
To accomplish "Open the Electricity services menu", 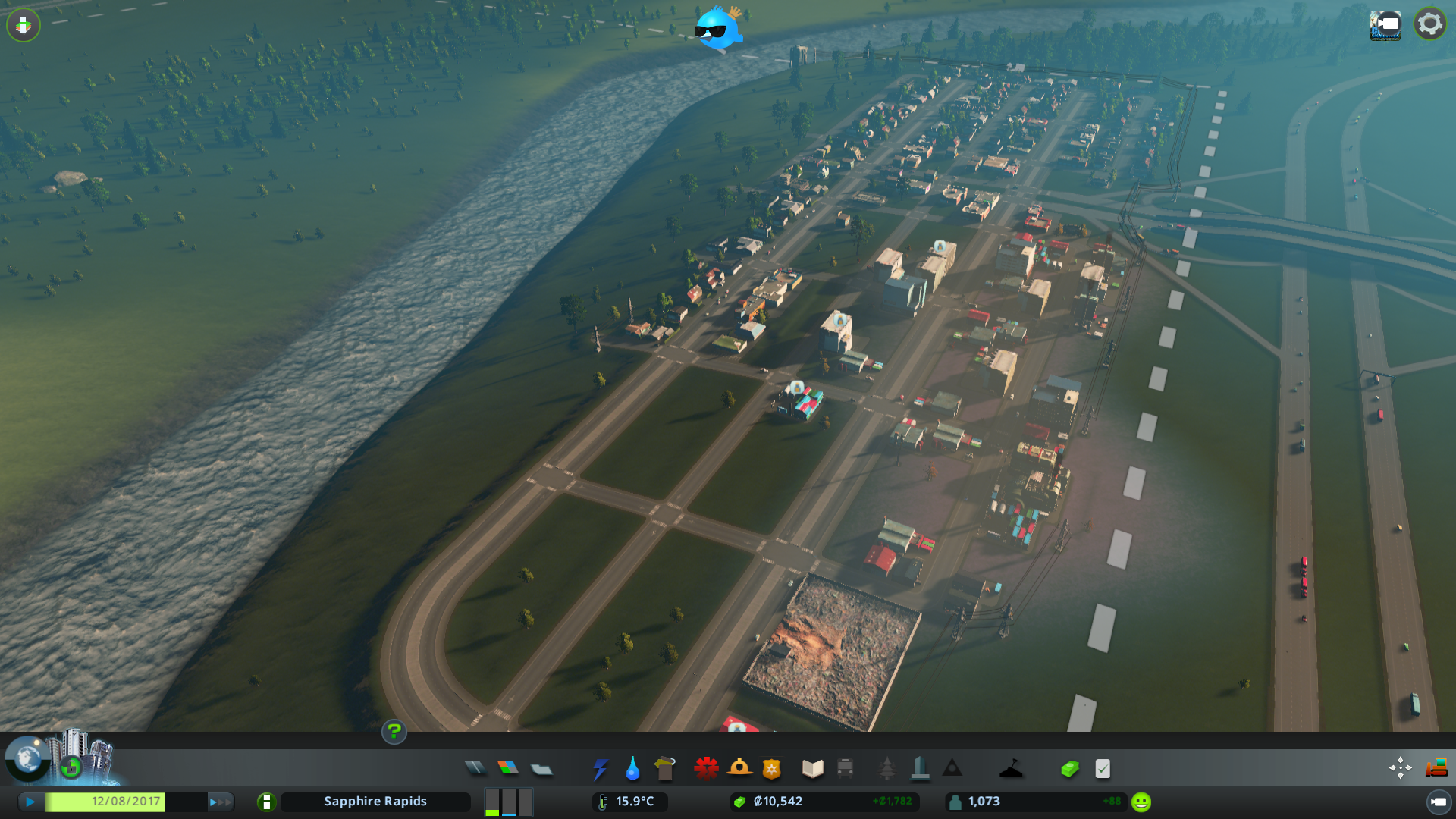I will [x=601, y=768].
